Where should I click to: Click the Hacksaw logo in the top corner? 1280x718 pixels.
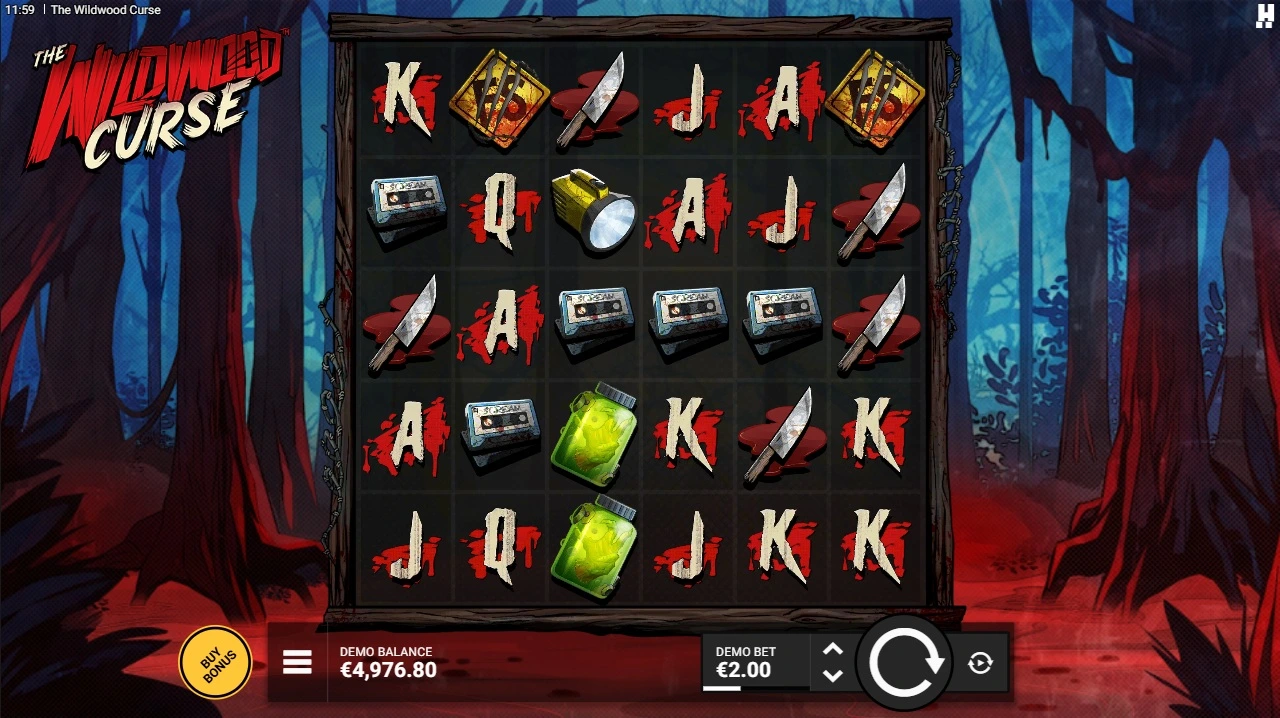point(1264,14)
